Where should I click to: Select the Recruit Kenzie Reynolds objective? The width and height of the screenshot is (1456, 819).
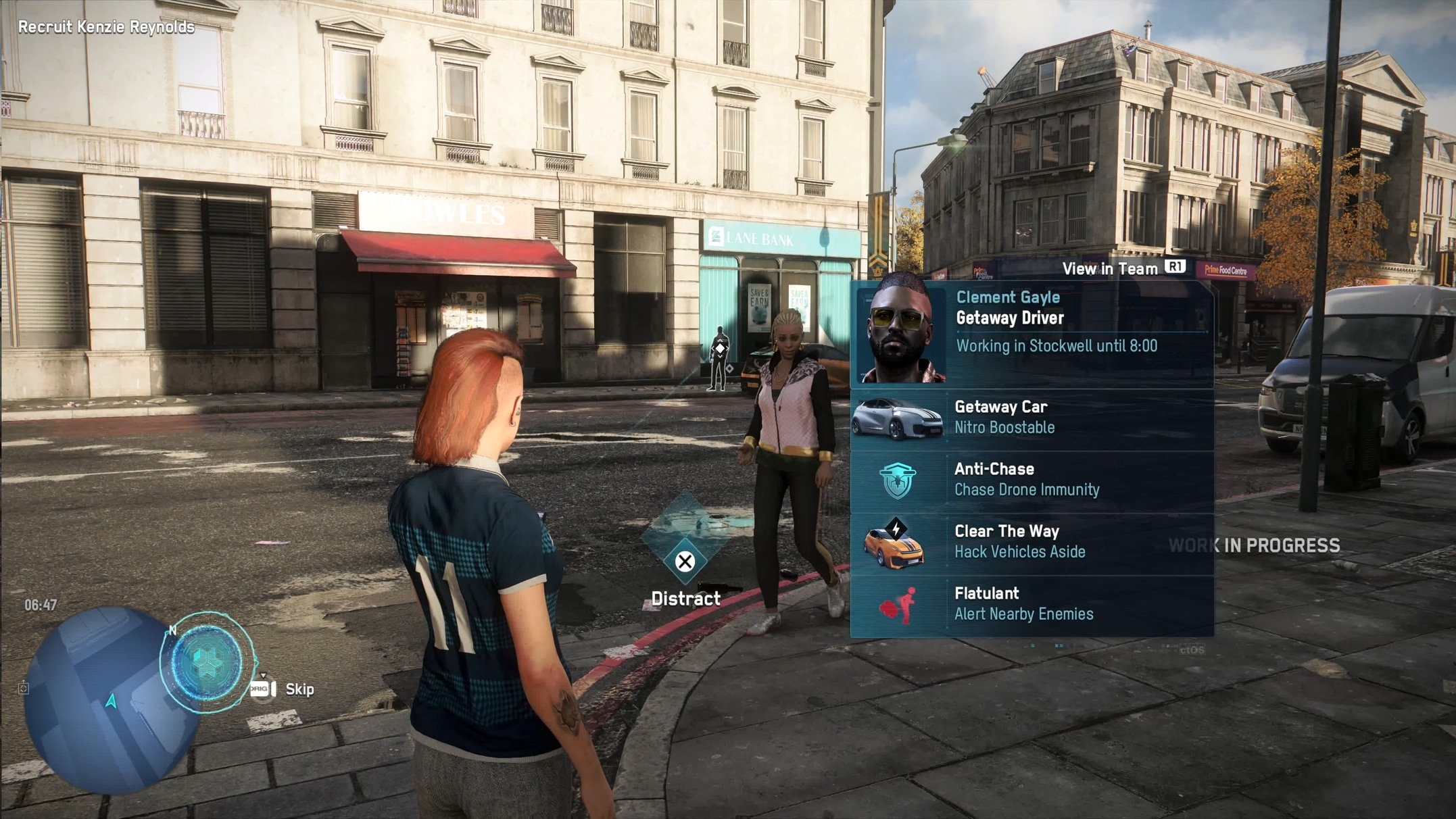pyautogui.click(x=106, y=27)
